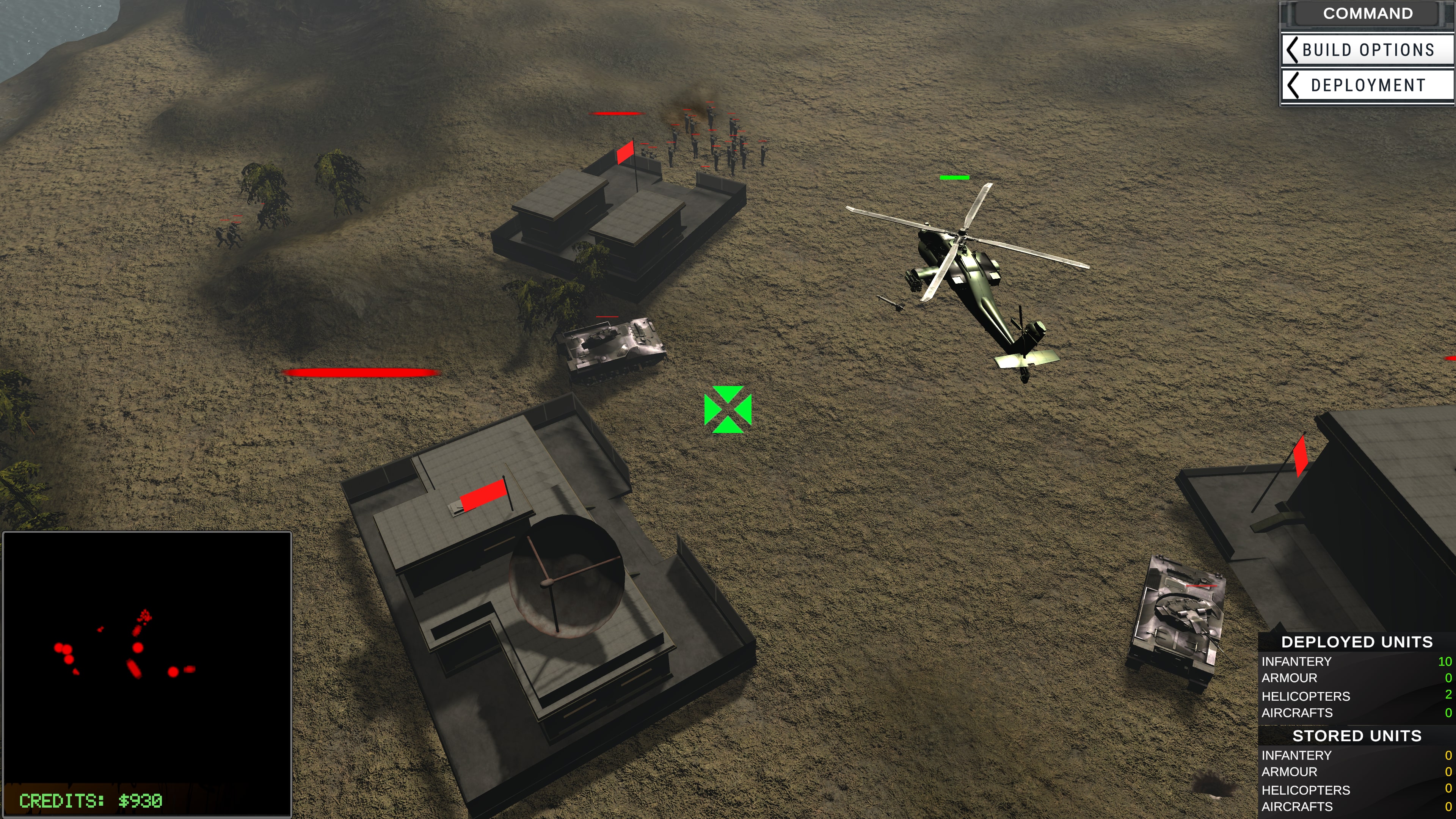The height and width of the screenshot is (819, 1456).
Task: Open the COMMAND panel header
Action: tap(1368, 13)
